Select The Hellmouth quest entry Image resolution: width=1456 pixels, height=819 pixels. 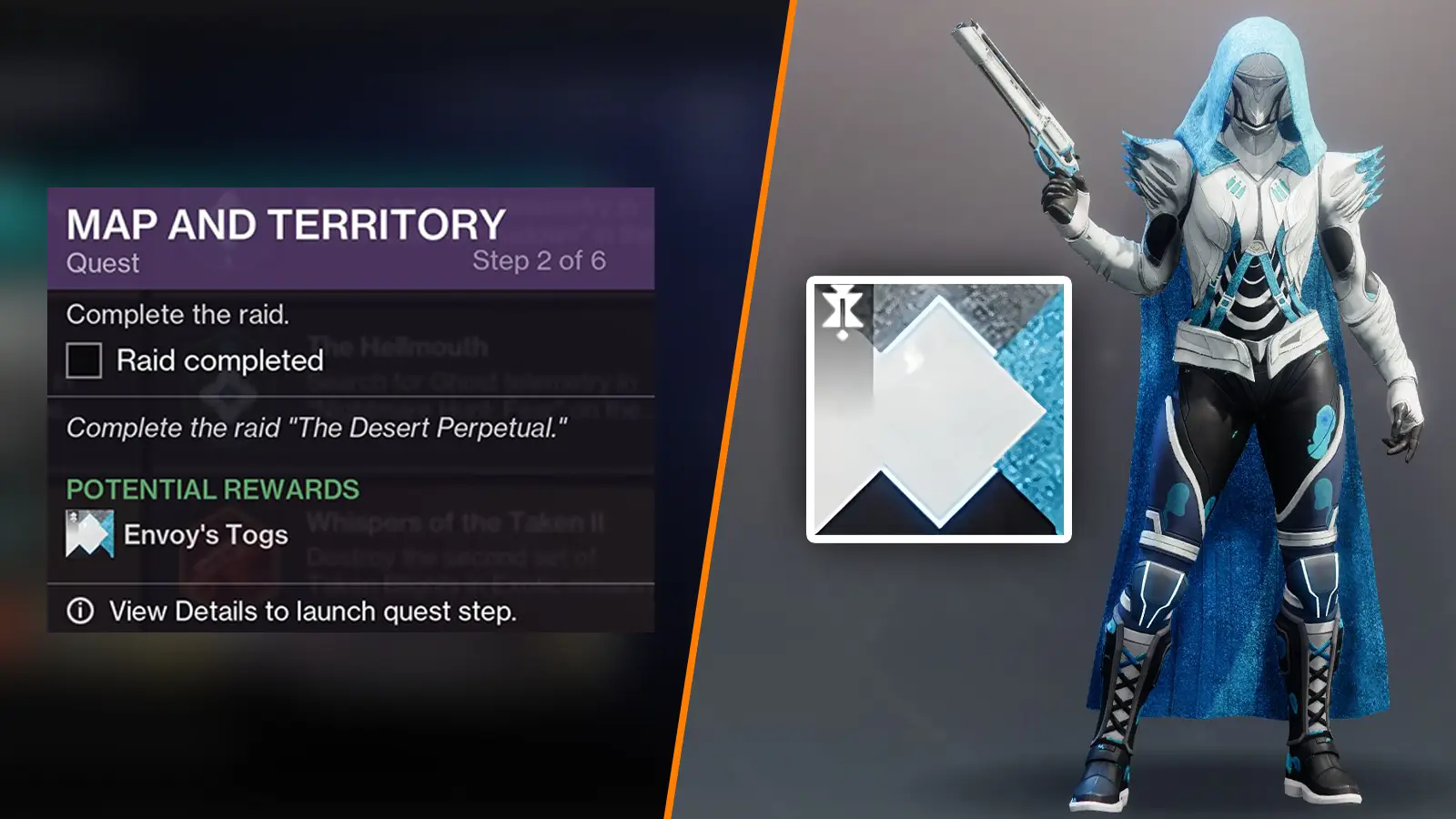pos(397,344)
